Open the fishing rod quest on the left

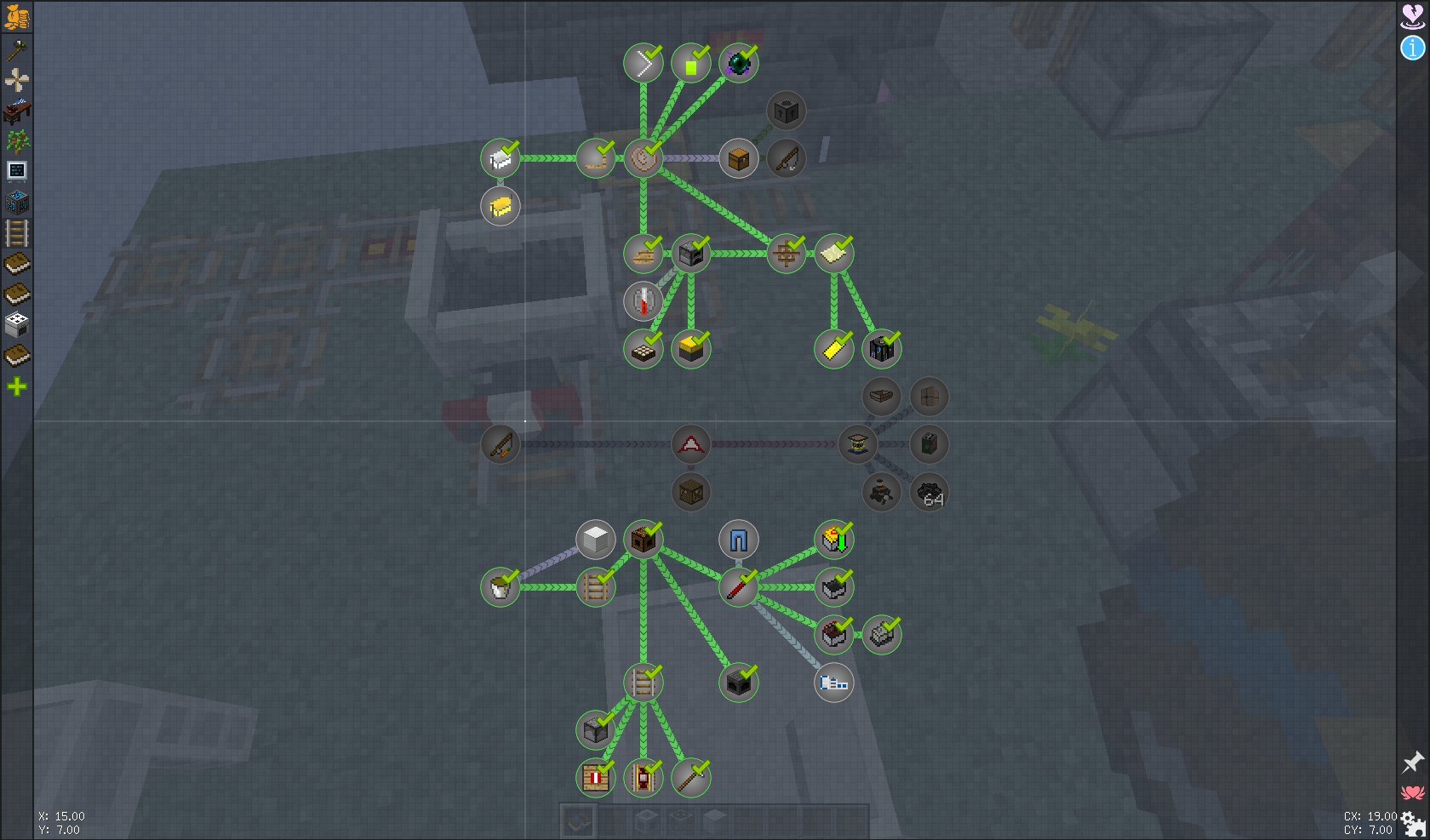500,444
